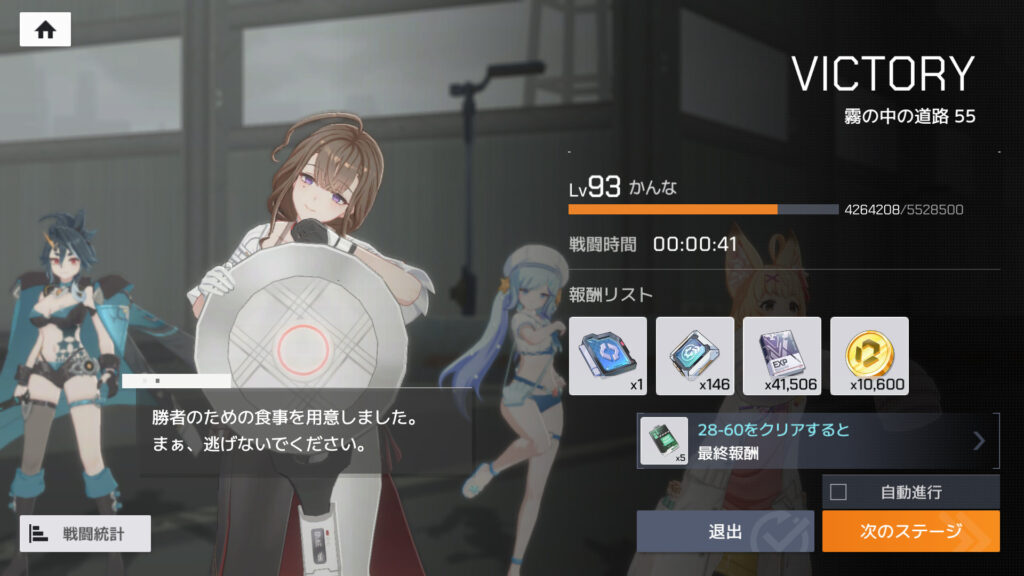The image size is (1024, 576).
Task: Check the gold coin x10,600 reward
Action: [869, 356]
